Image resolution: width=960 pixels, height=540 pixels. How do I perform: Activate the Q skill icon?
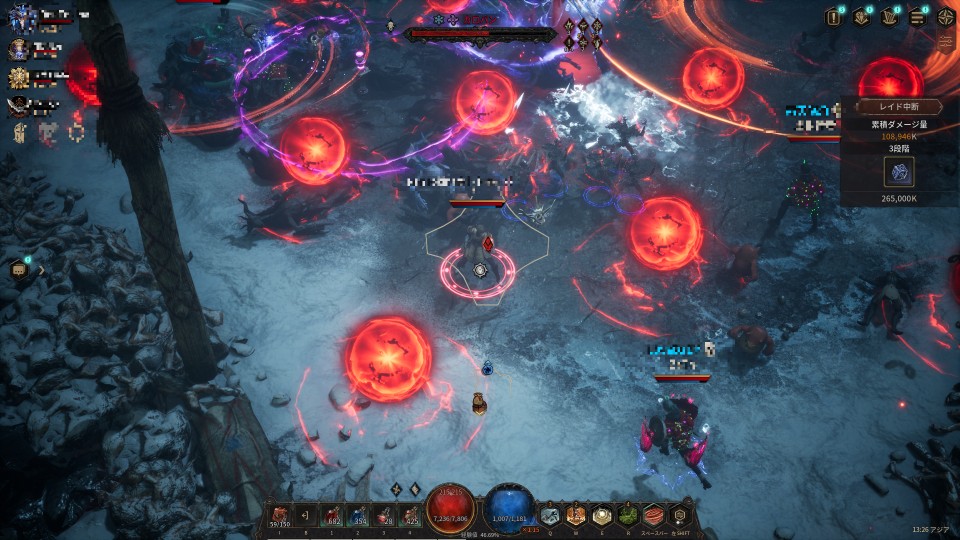click(550, 515)
